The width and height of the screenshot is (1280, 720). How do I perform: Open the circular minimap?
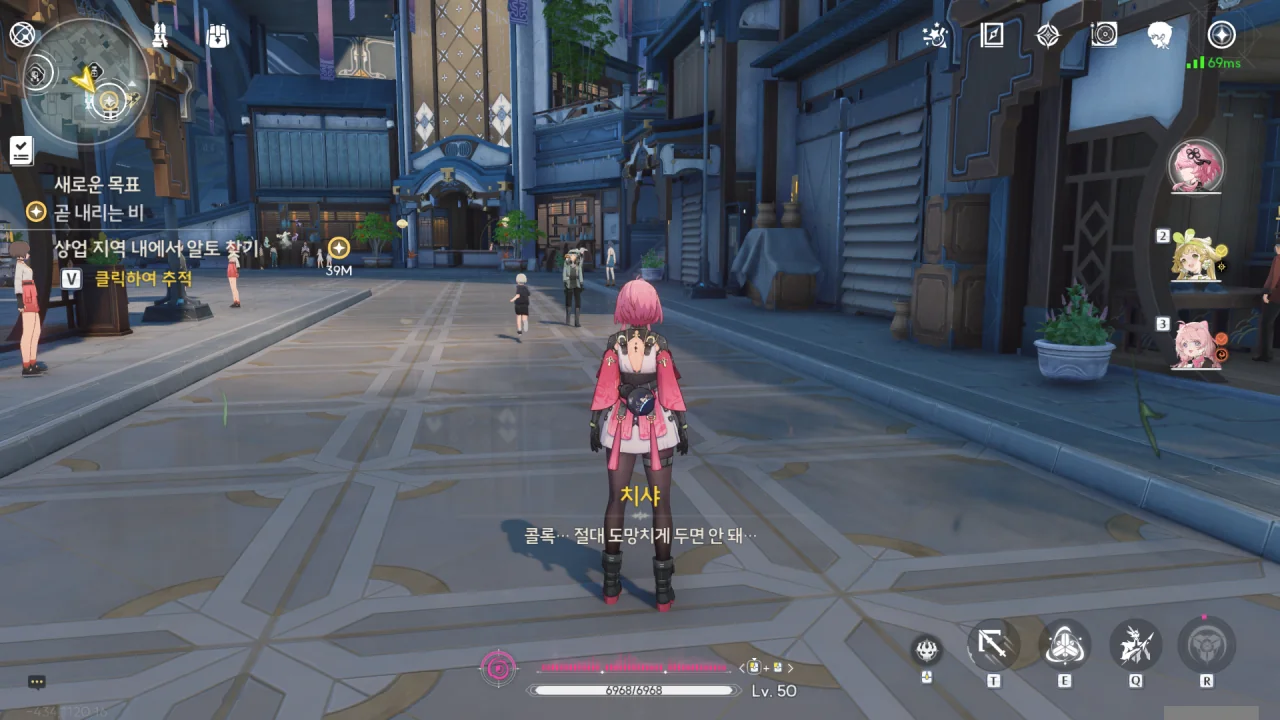(84, 80)
